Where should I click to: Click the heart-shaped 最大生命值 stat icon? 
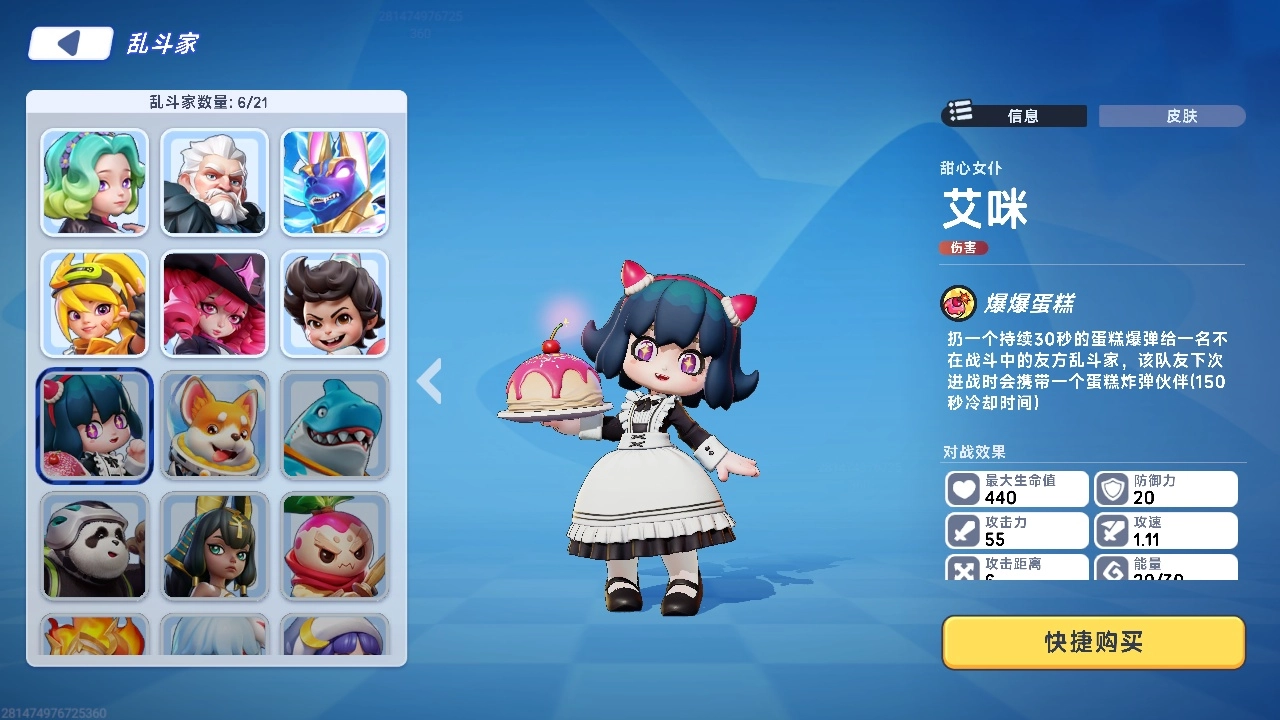coord(963,488)
